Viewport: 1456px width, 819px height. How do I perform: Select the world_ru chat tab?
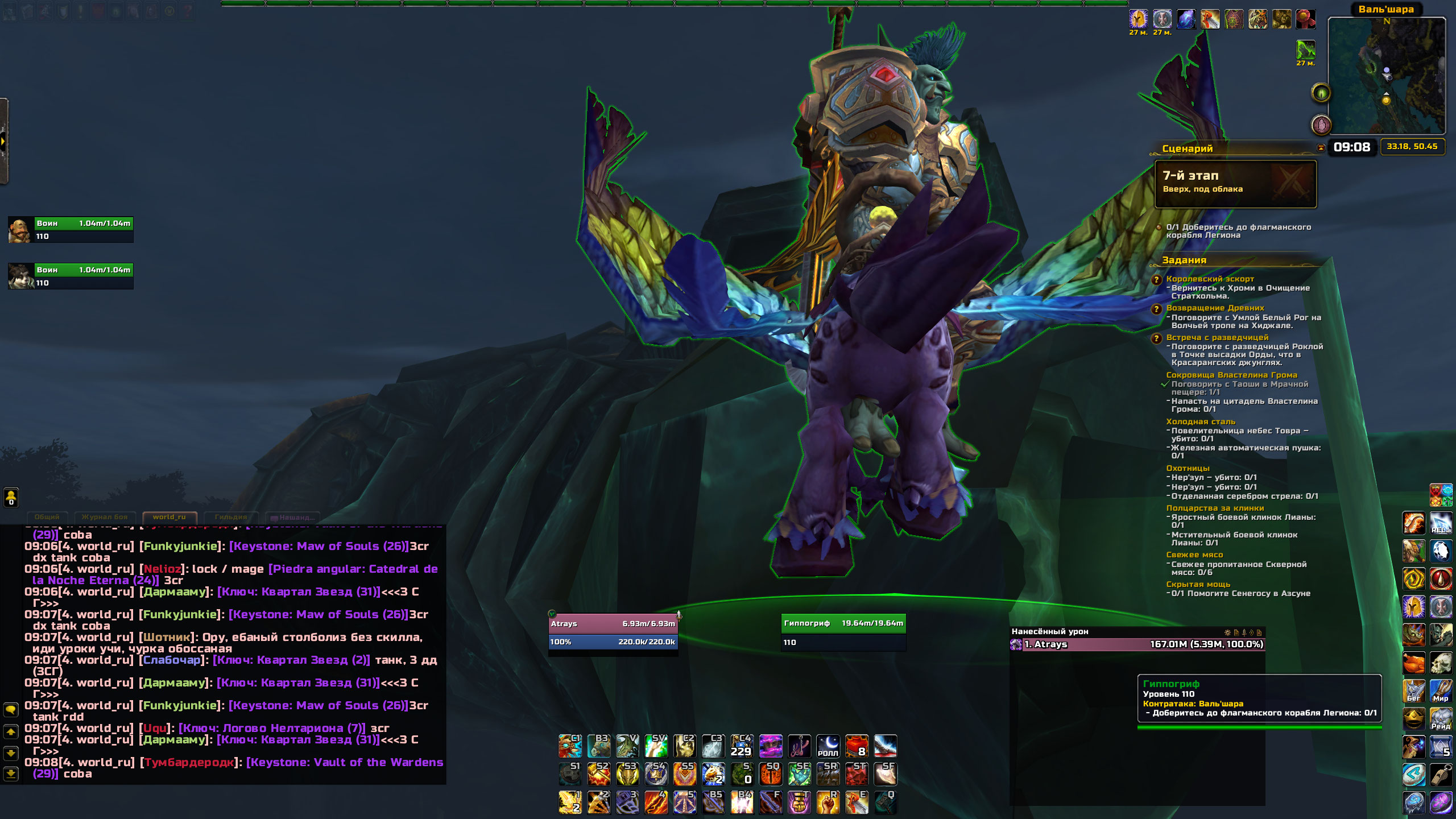click(169, 517)
